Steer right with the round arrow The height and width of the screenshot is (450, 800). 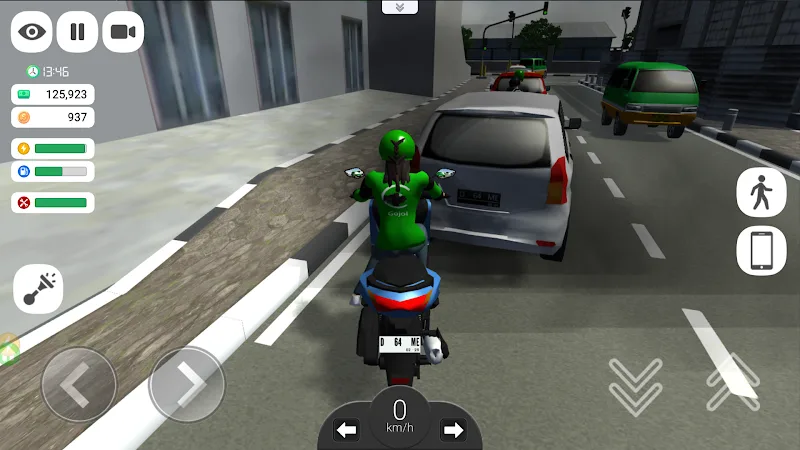point(186,384)
